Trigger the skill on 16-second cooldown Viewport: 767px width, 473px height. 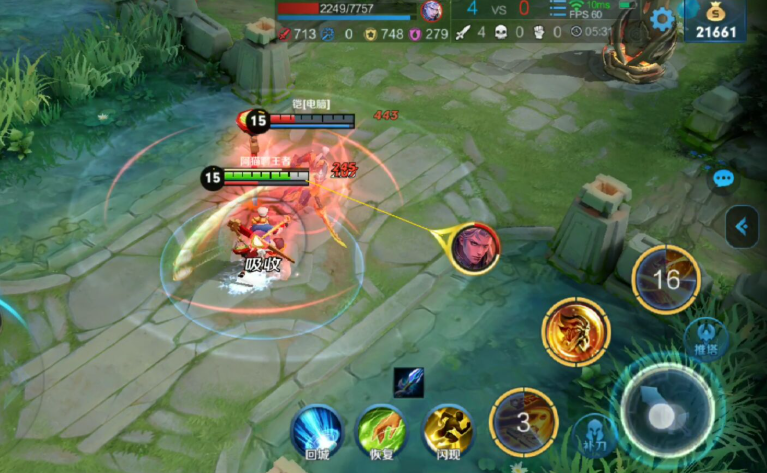click(x=666, y=279)
